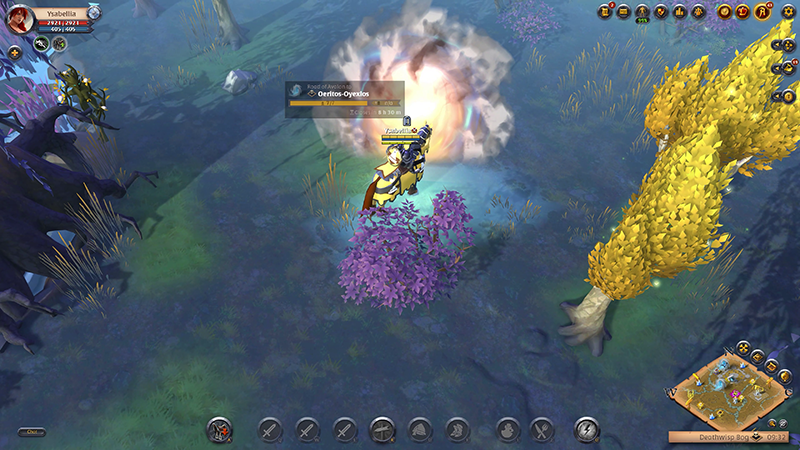The height and width of the screenshot is (450, 800).
Task: Open the Chat button
Action: [x=32, y=432]
